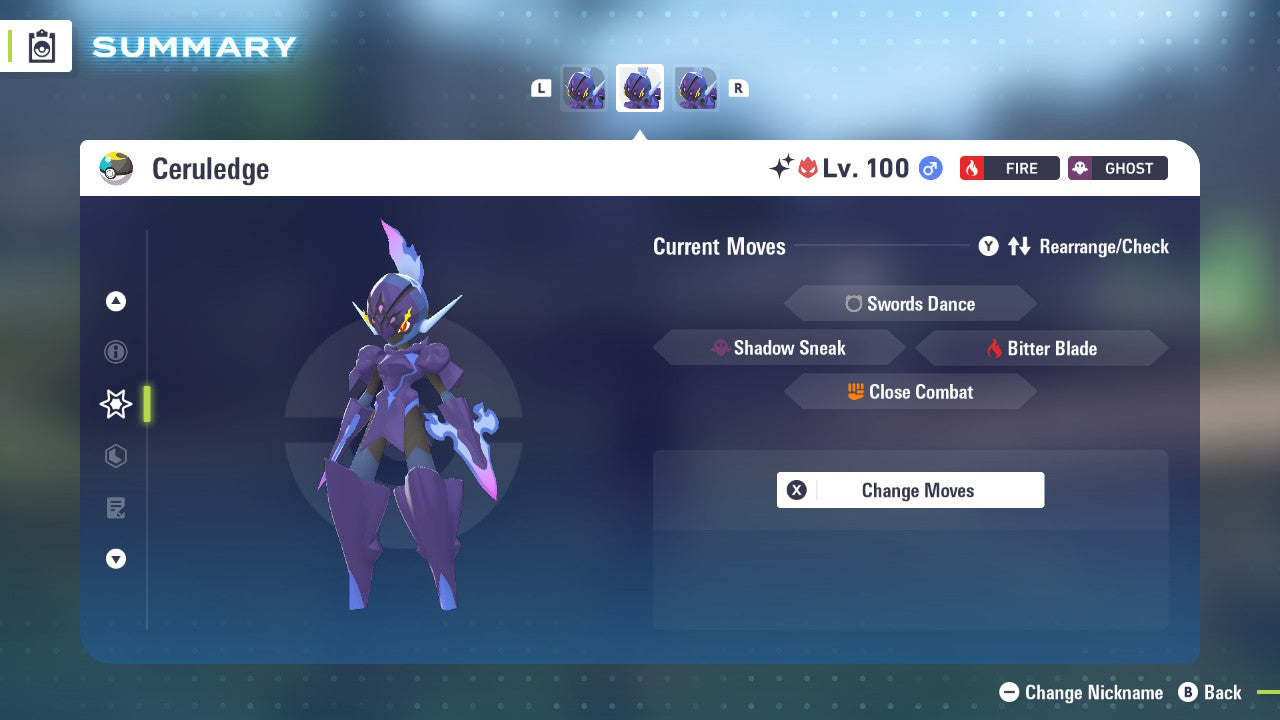Click the Poké Ball icon next to Ceruledge
The image size is (1280, 720).
pyautogui.click(x=115, y=168)
